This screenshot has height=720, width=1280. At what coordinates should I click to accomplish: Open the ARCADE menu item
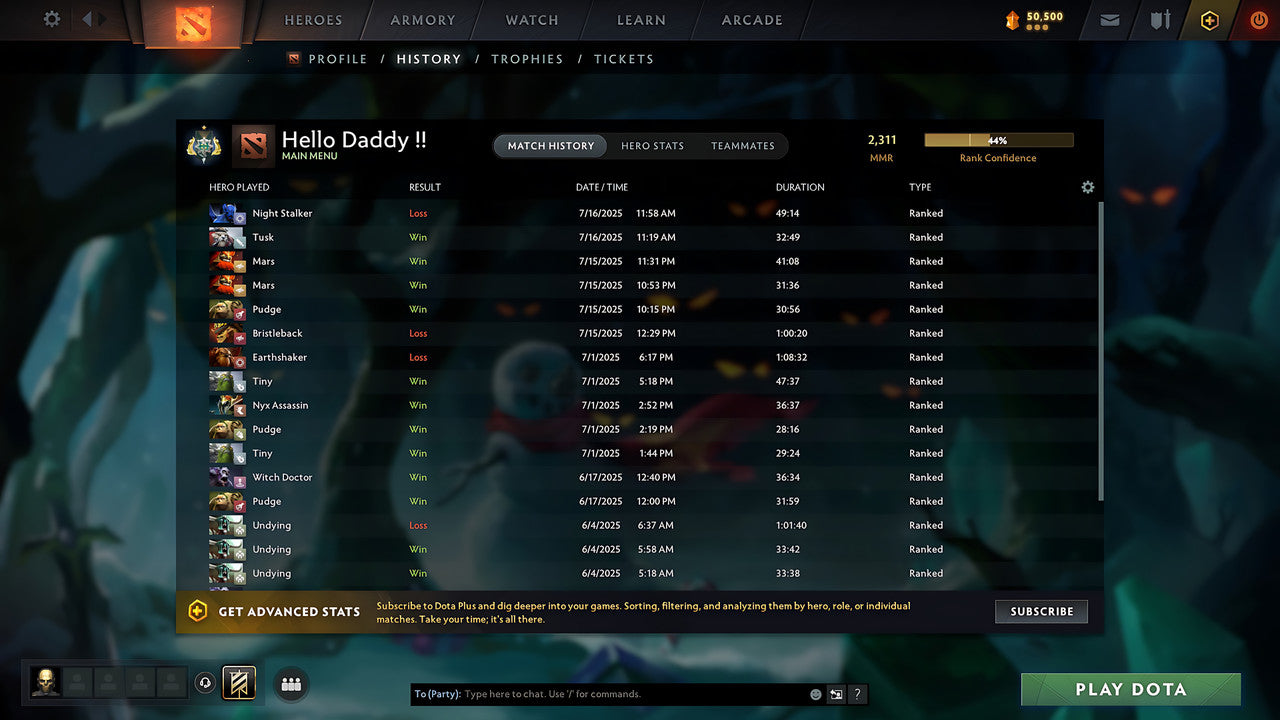(x=750, y=20)
